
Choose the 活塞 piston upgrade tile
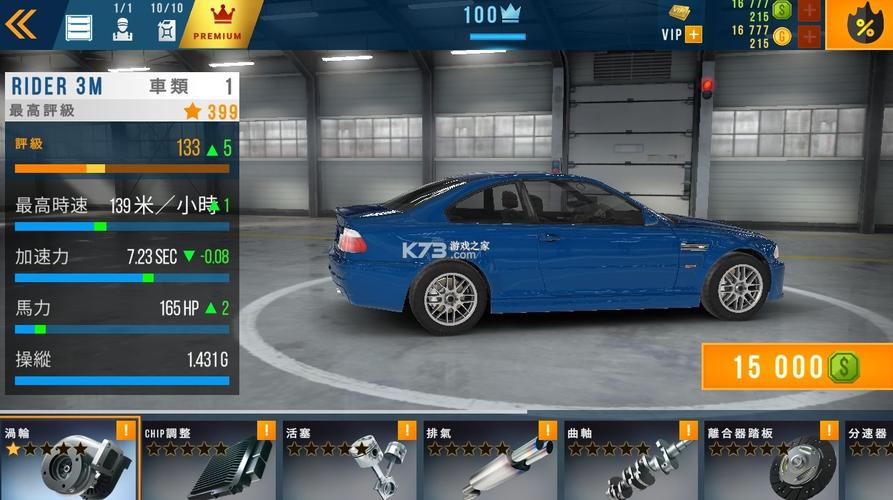[349, 459]
